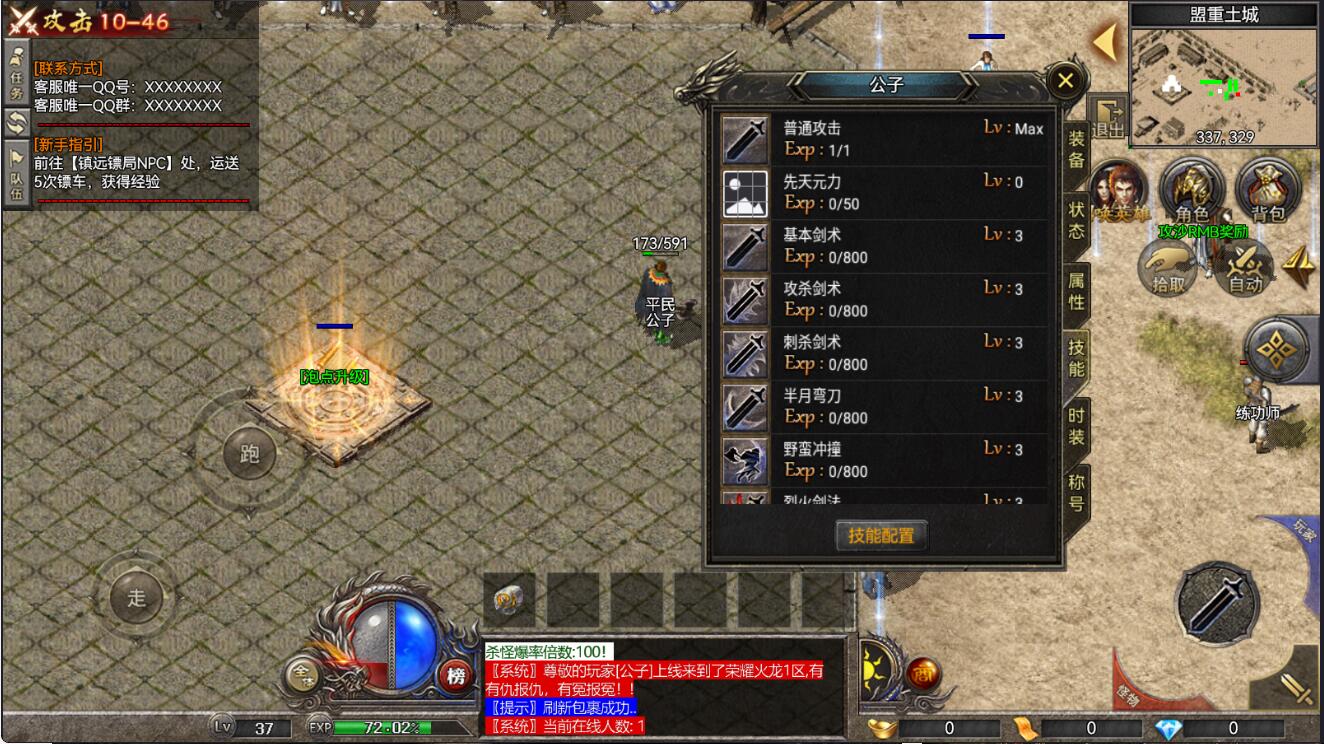1324x744 pixels.
Task: Select the 半月弯刀 skill entry
Action: 885,406
